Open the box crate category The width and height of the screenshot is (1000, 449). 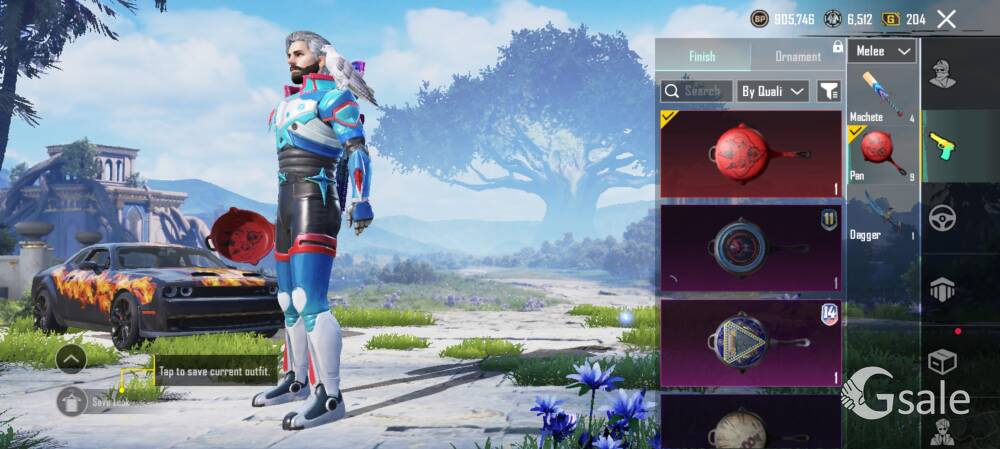click(x=942, y=360)
